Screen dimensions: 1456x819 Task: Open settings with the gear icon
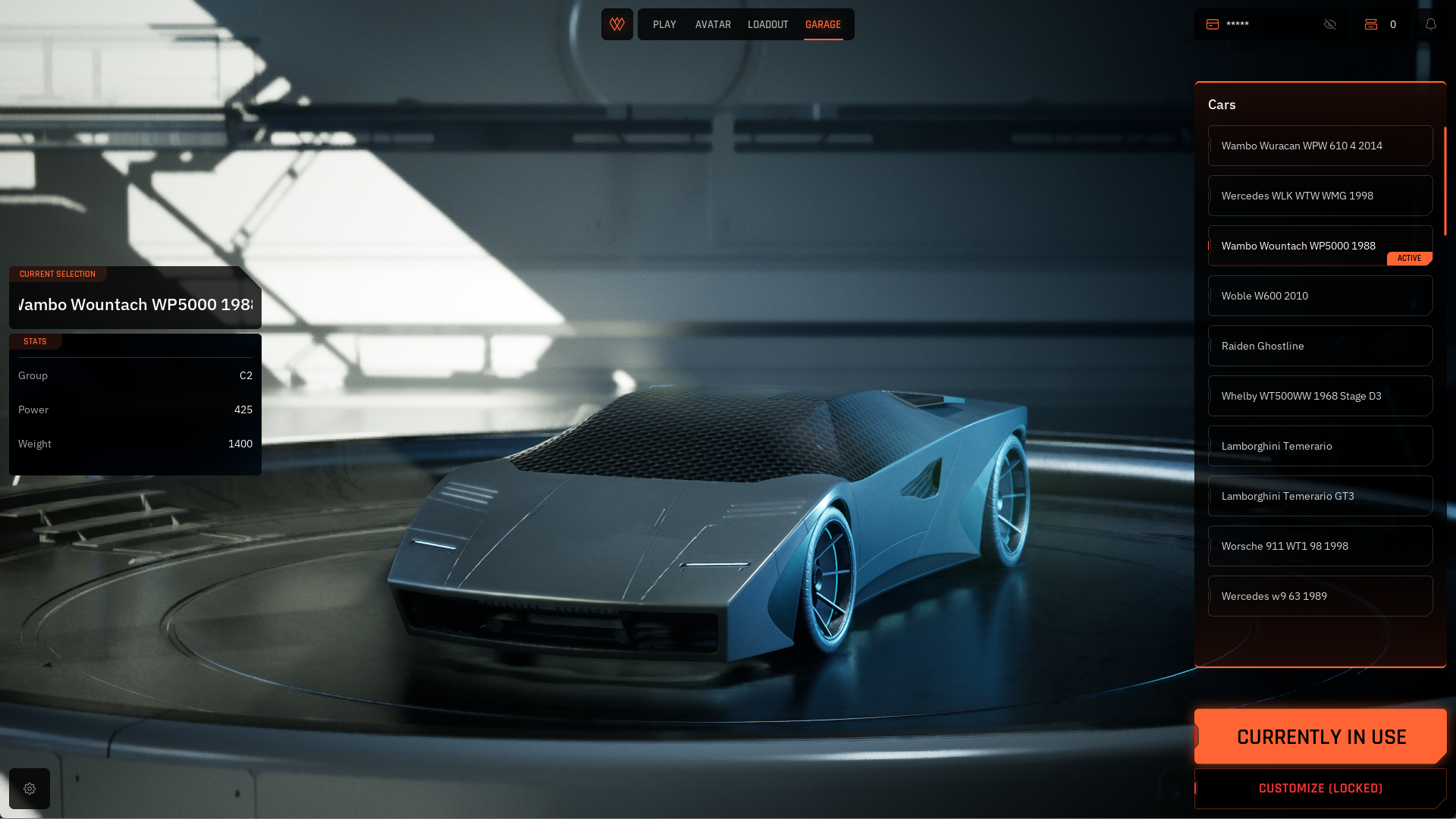(x=30, y=789)
